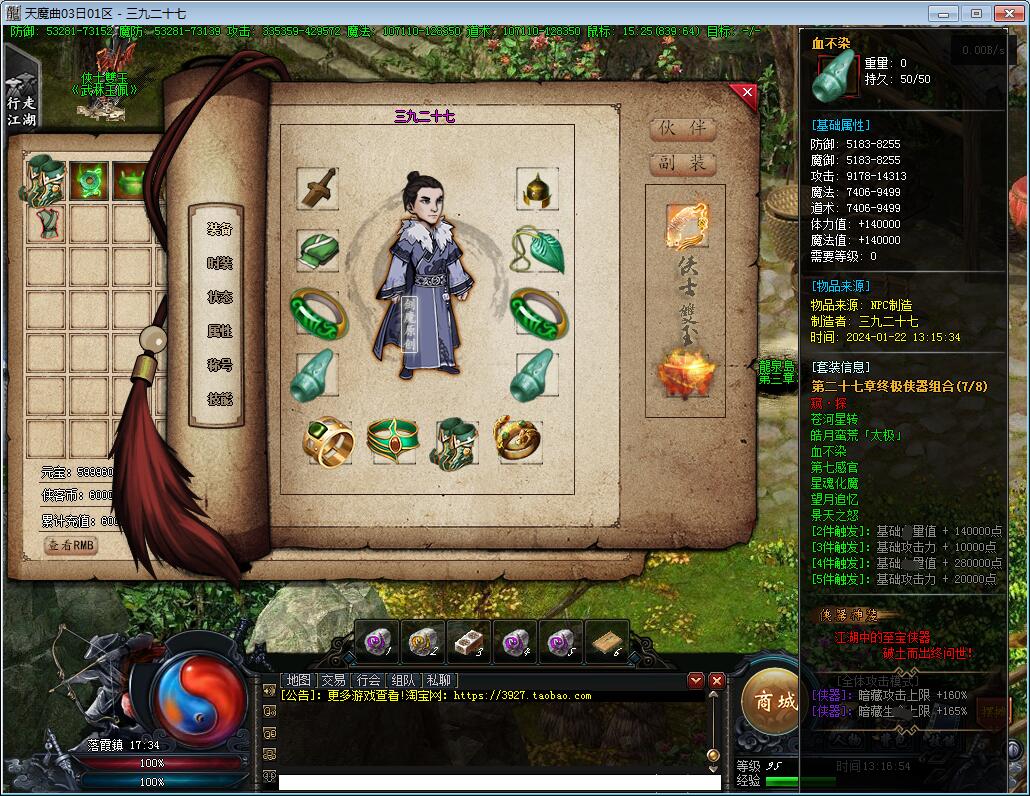Open the 地图 map tab
The image size is (1030, 796).
pos(298,680)
